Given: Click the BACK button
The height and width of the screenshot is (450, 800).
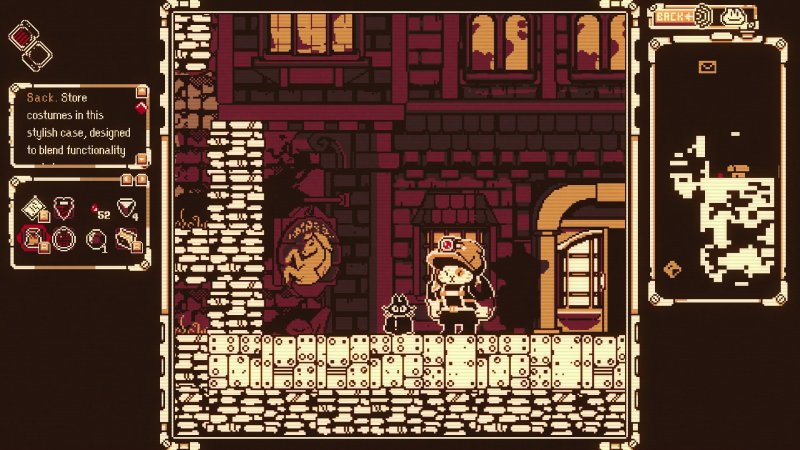Looking at the screenshot, I should click(674, 16).
